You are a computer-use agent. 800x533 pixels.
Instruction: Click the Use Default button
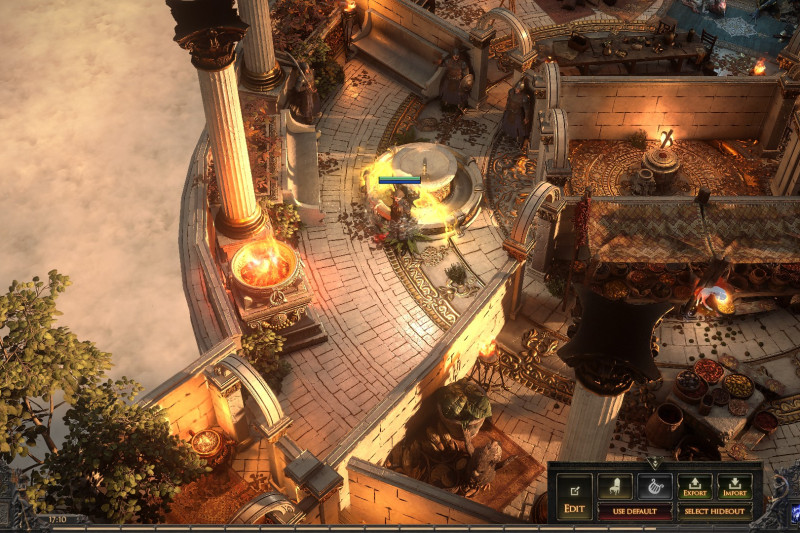point(634,511)
